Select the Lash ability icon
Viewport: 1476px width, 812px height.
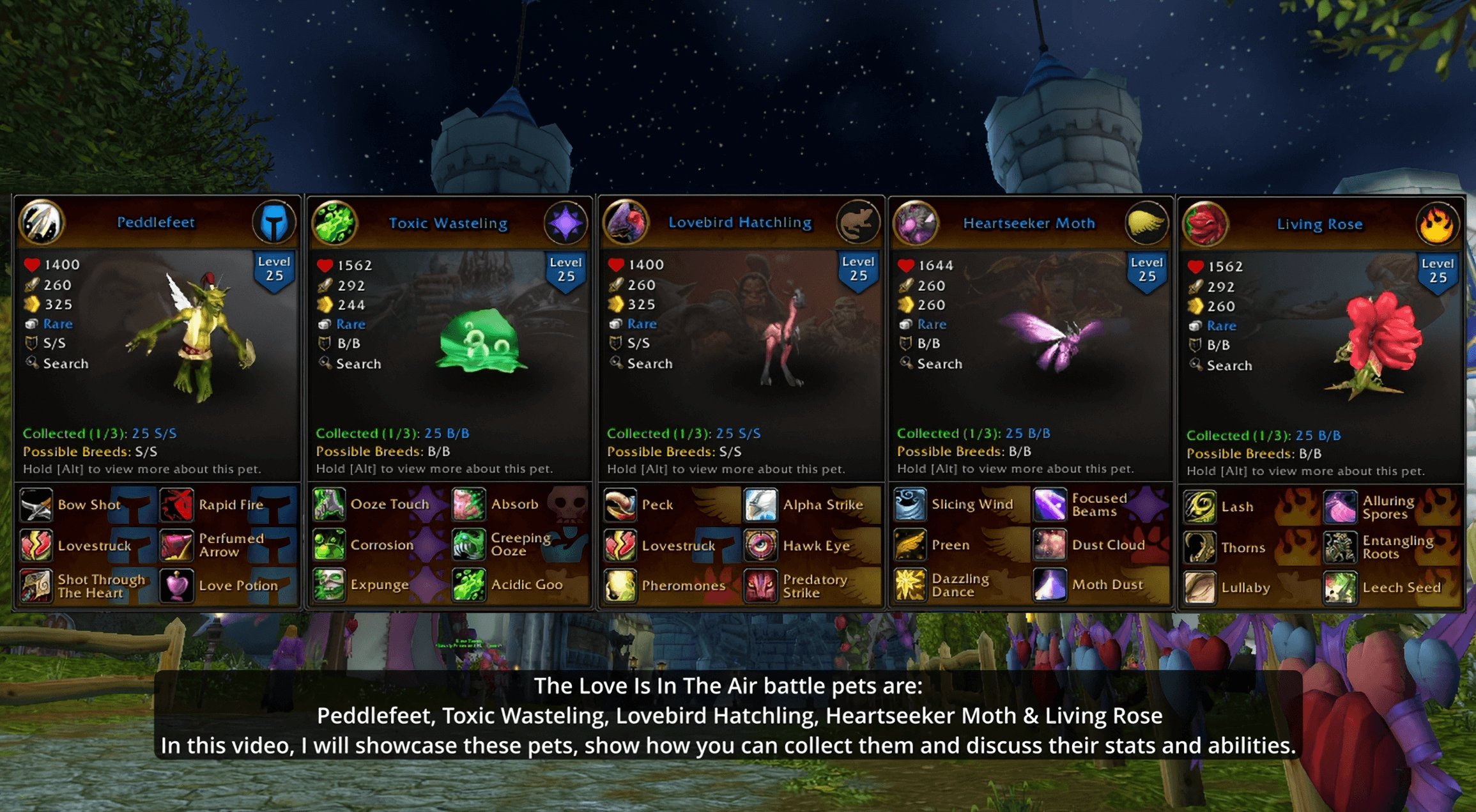click(x=1200, y=507)
